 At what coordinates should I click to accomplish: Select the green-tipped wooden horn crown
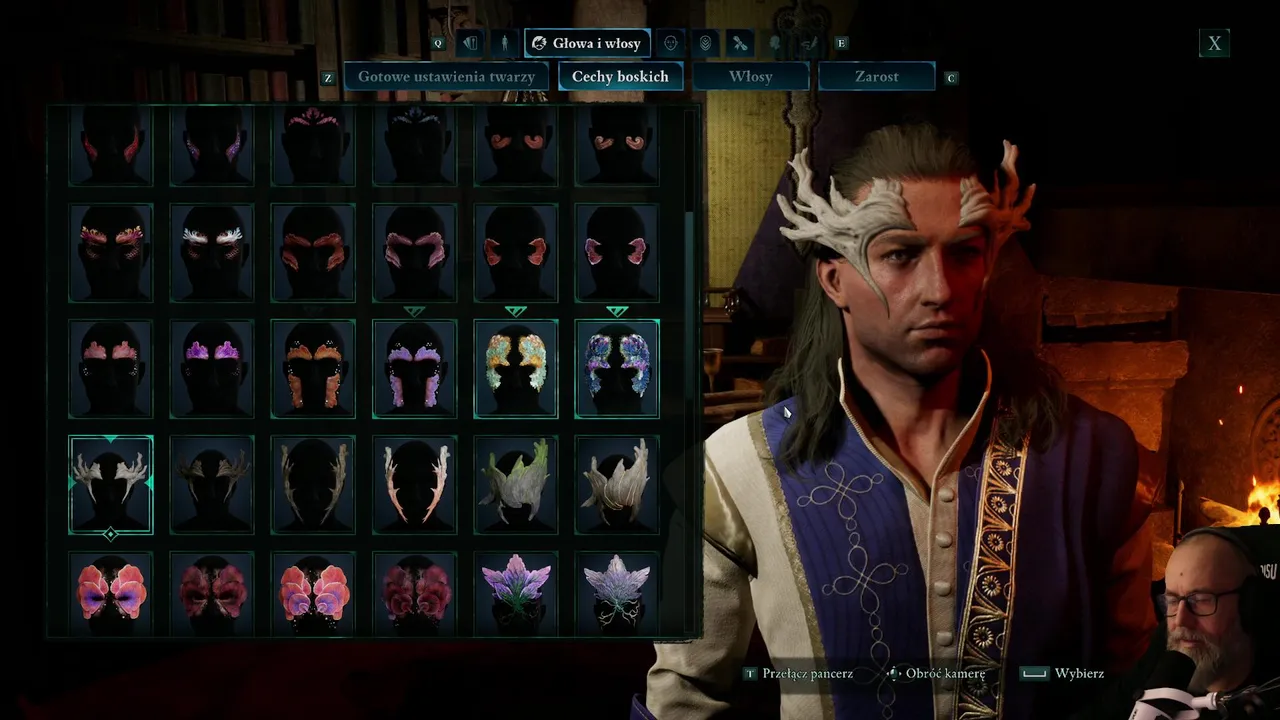click(x=516, y=485)
